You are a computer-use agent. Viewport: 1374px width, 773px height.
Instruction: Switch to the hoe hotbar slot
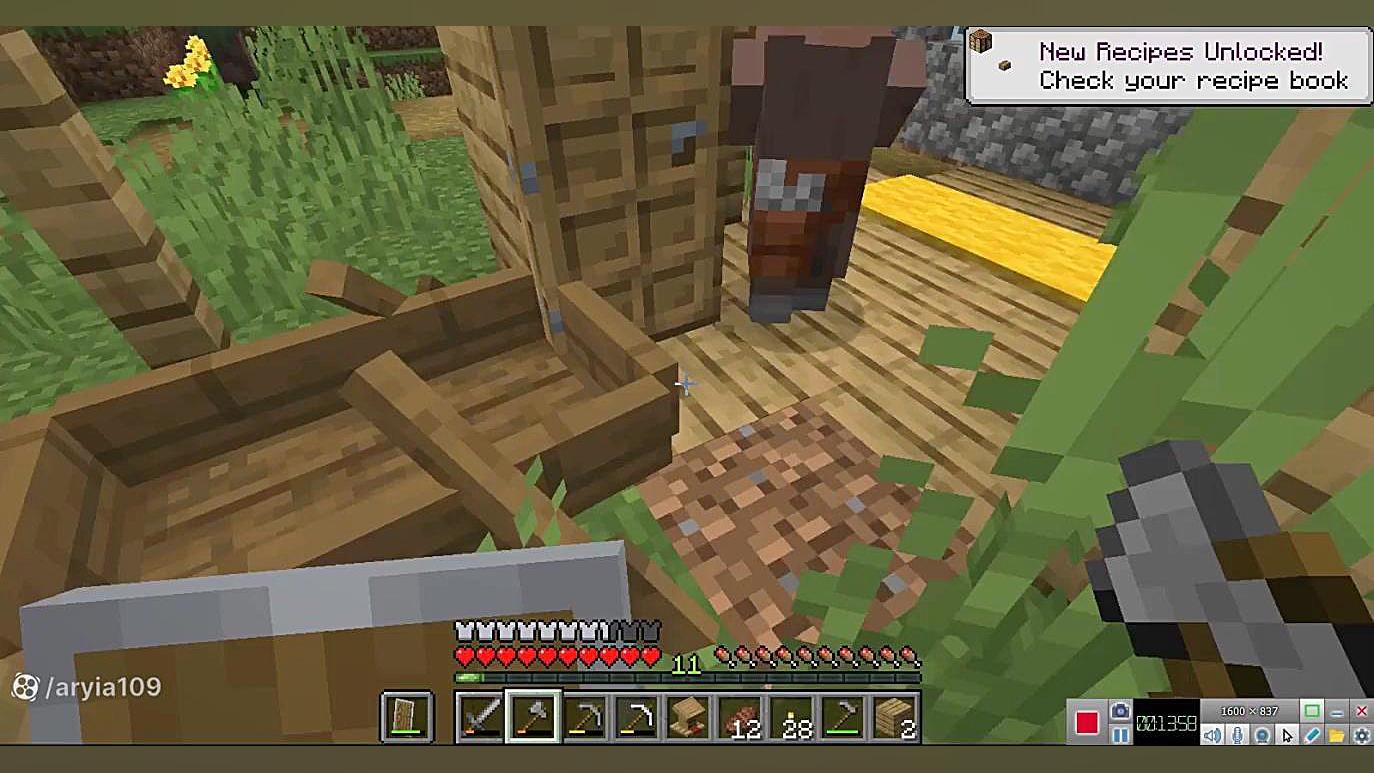[844, 717]
